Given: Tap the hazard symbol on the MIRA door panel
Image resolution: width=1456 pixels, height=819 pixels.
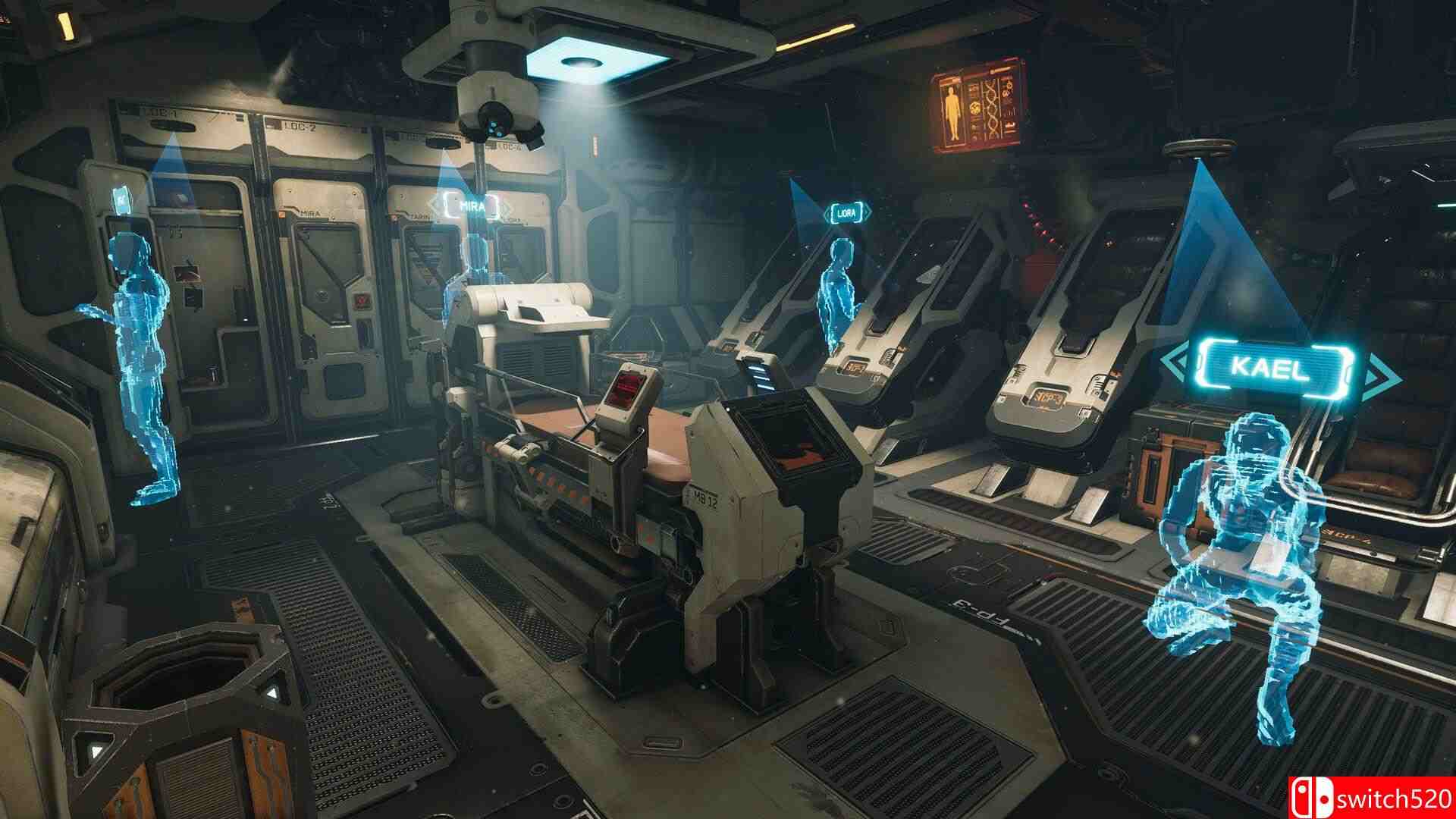Looking at the screenshot, I should 361,300.
